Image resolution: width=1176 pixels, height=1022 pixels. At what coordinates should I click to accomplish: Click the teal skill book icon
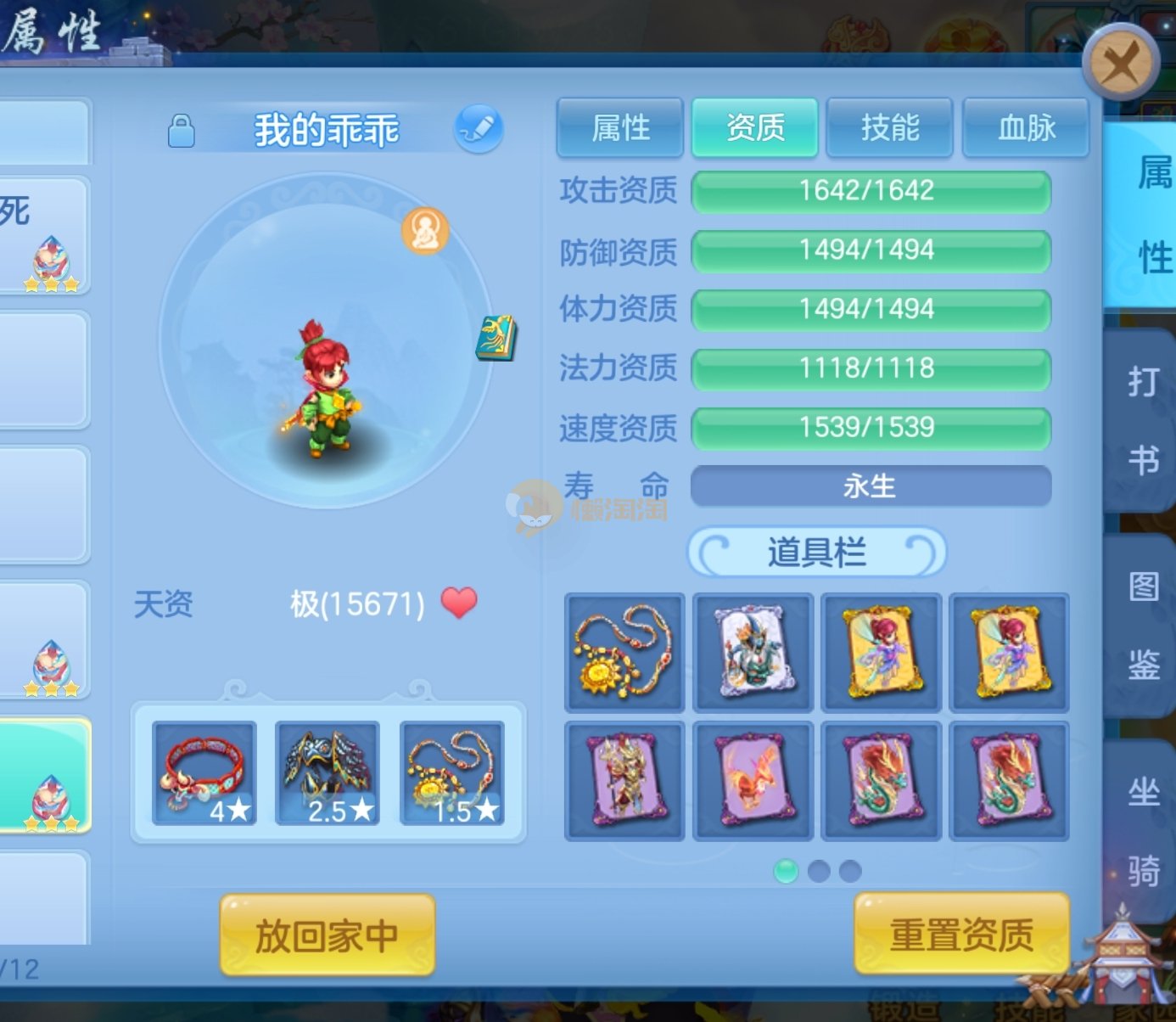click(x=496, y=338)
